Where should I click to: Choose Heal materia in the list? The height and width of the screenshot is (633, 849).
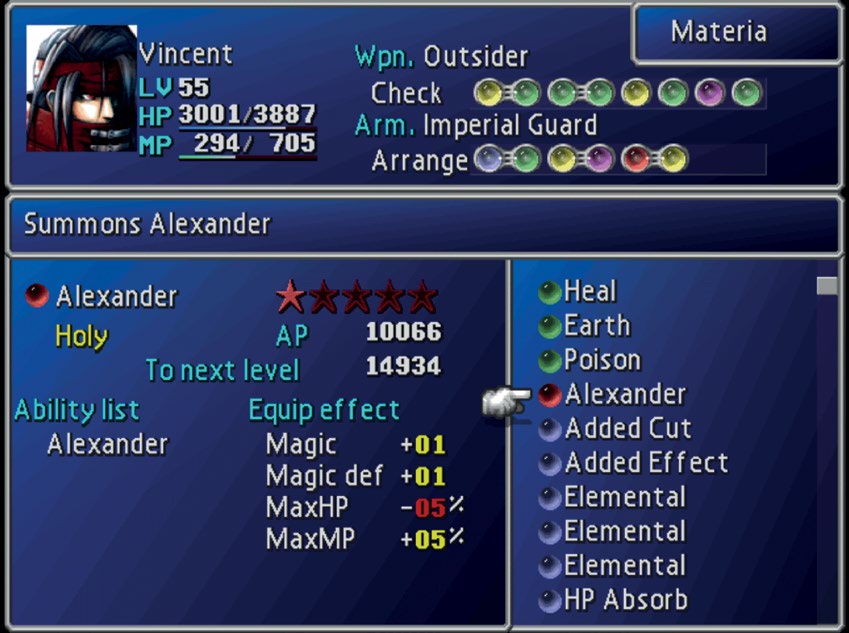coord(590,292)
